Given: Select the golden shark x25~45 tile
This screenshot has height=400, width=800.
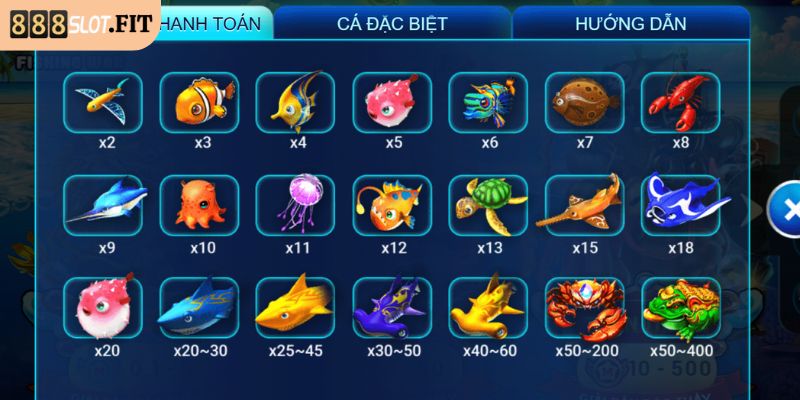Looking at the screenshot, I should [x=295, y=306].
